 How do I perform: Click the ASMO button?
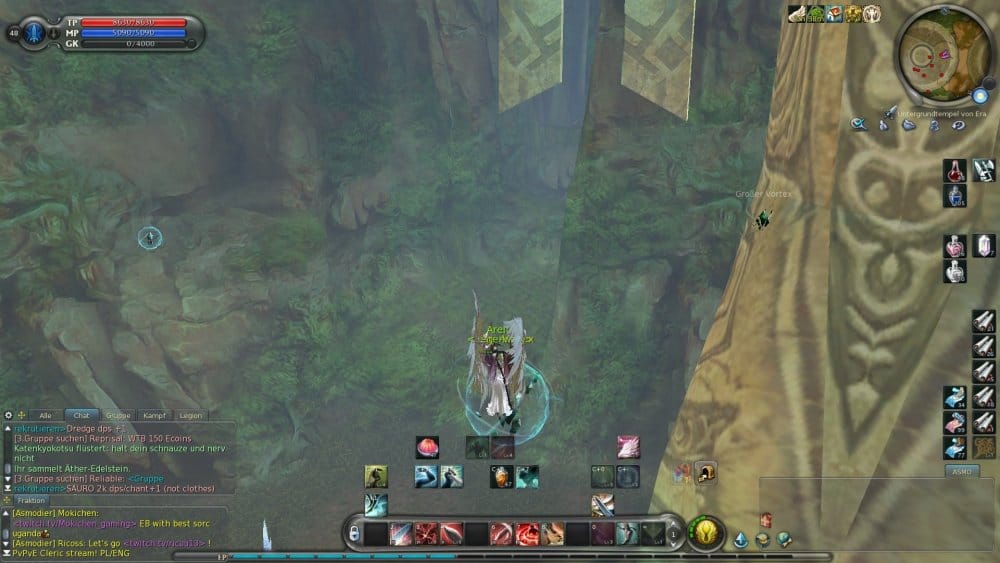point(962,470)
